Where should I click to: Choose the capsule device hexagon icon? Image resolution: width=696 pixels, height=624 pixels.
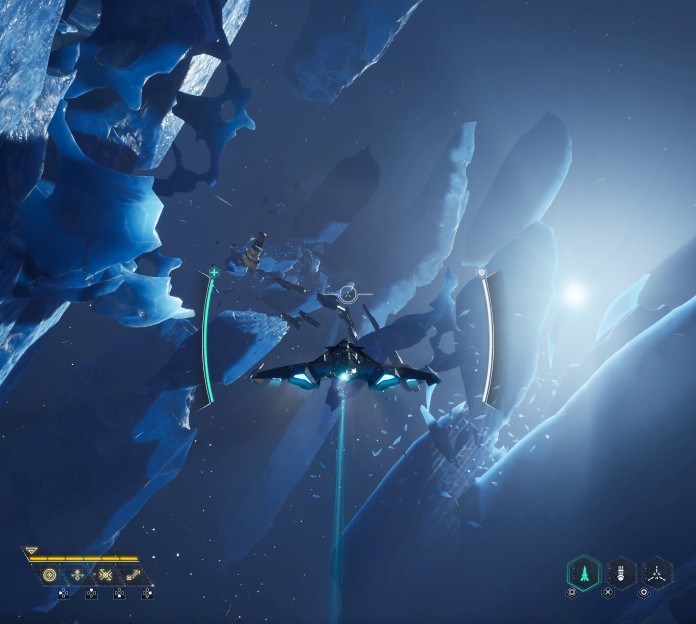620,573
